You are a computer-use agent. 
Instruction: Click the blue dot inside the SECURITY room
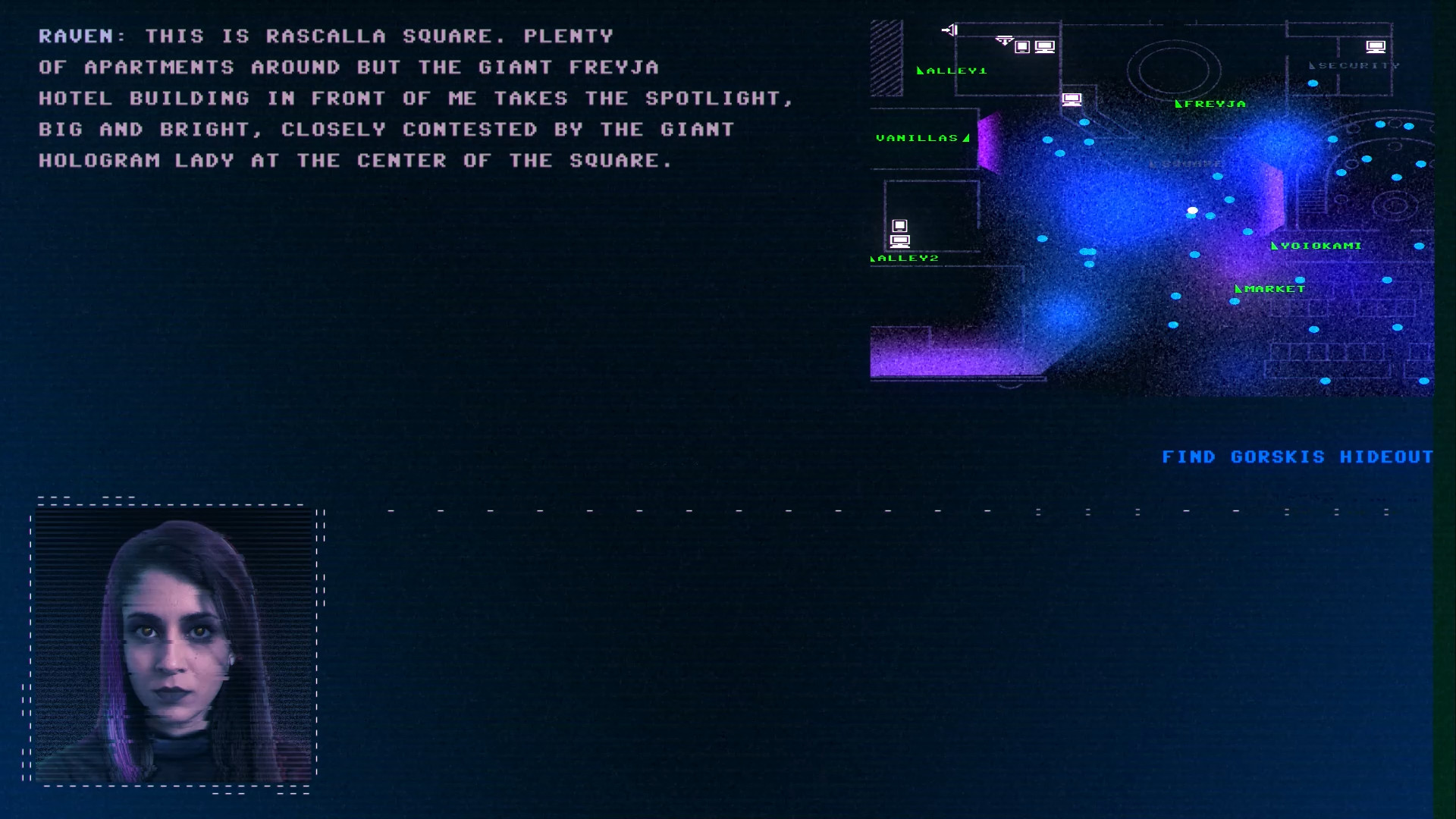[x=1313, y=83]
